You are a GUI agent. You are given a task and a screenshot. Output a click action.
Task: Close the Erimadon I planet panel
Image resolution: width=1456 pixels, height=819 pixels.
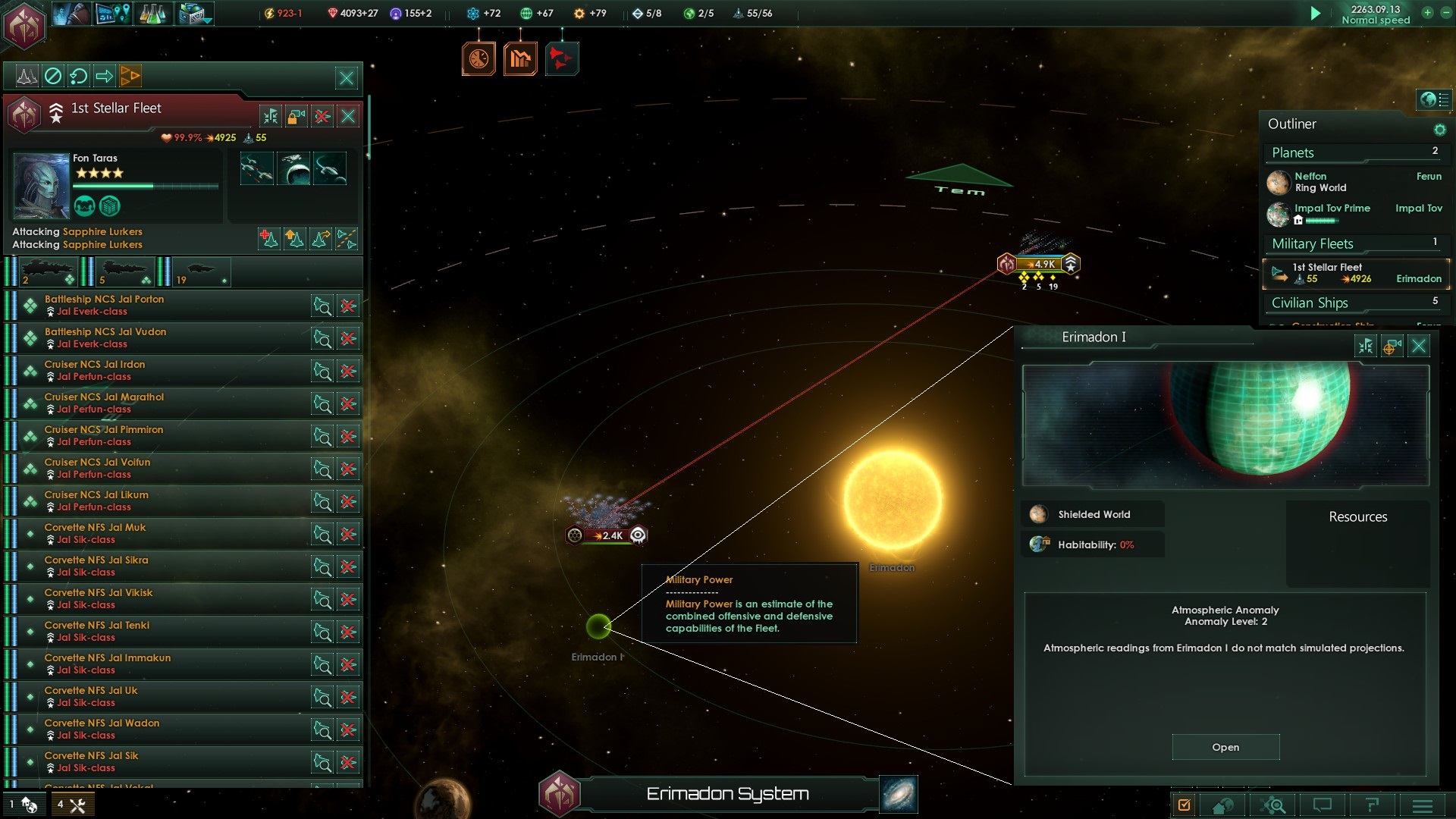point(1419,347)
